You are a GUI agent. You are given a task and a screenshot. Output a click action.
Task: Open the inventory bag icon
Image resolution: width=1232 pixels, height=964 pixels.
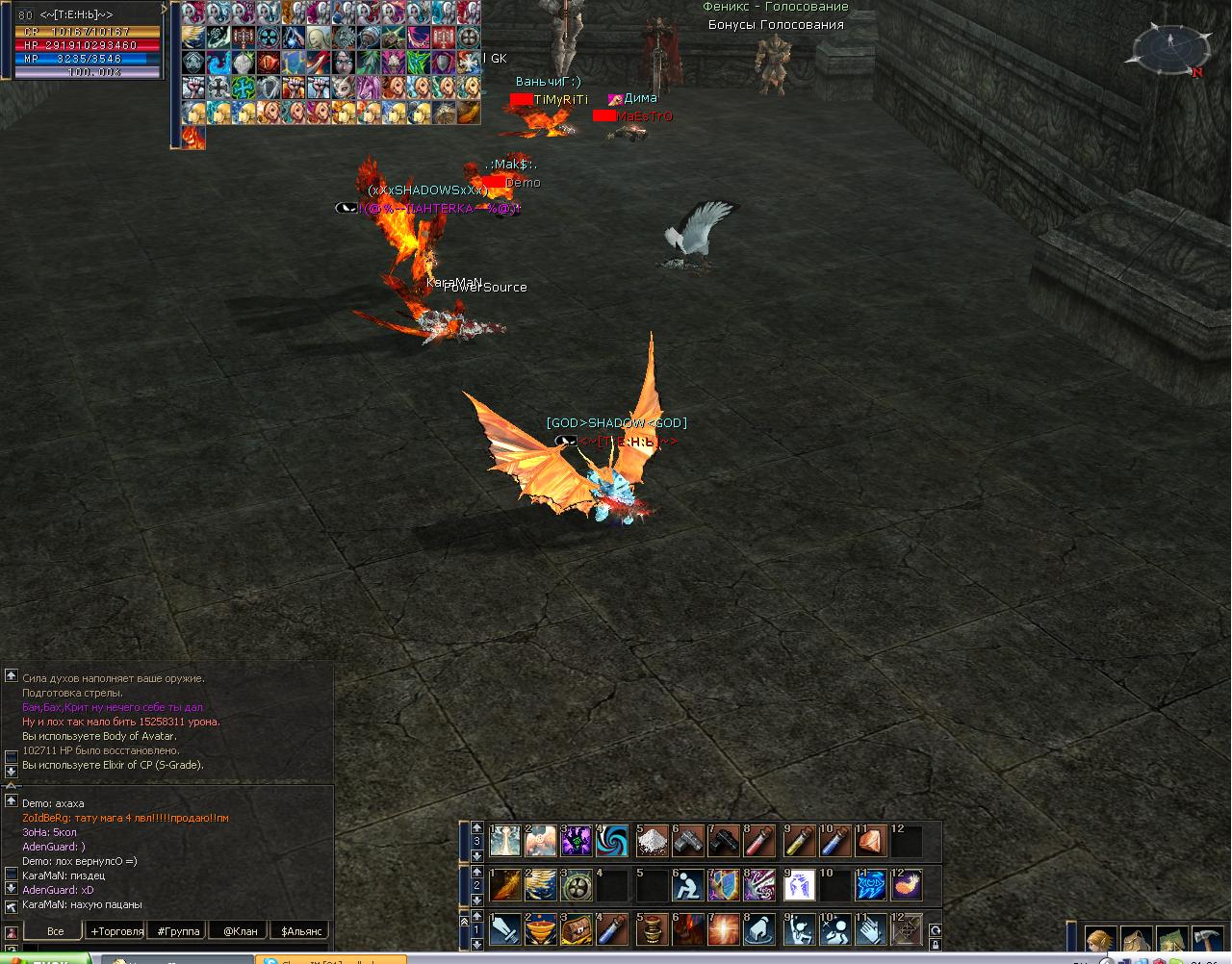point(1137,941)
